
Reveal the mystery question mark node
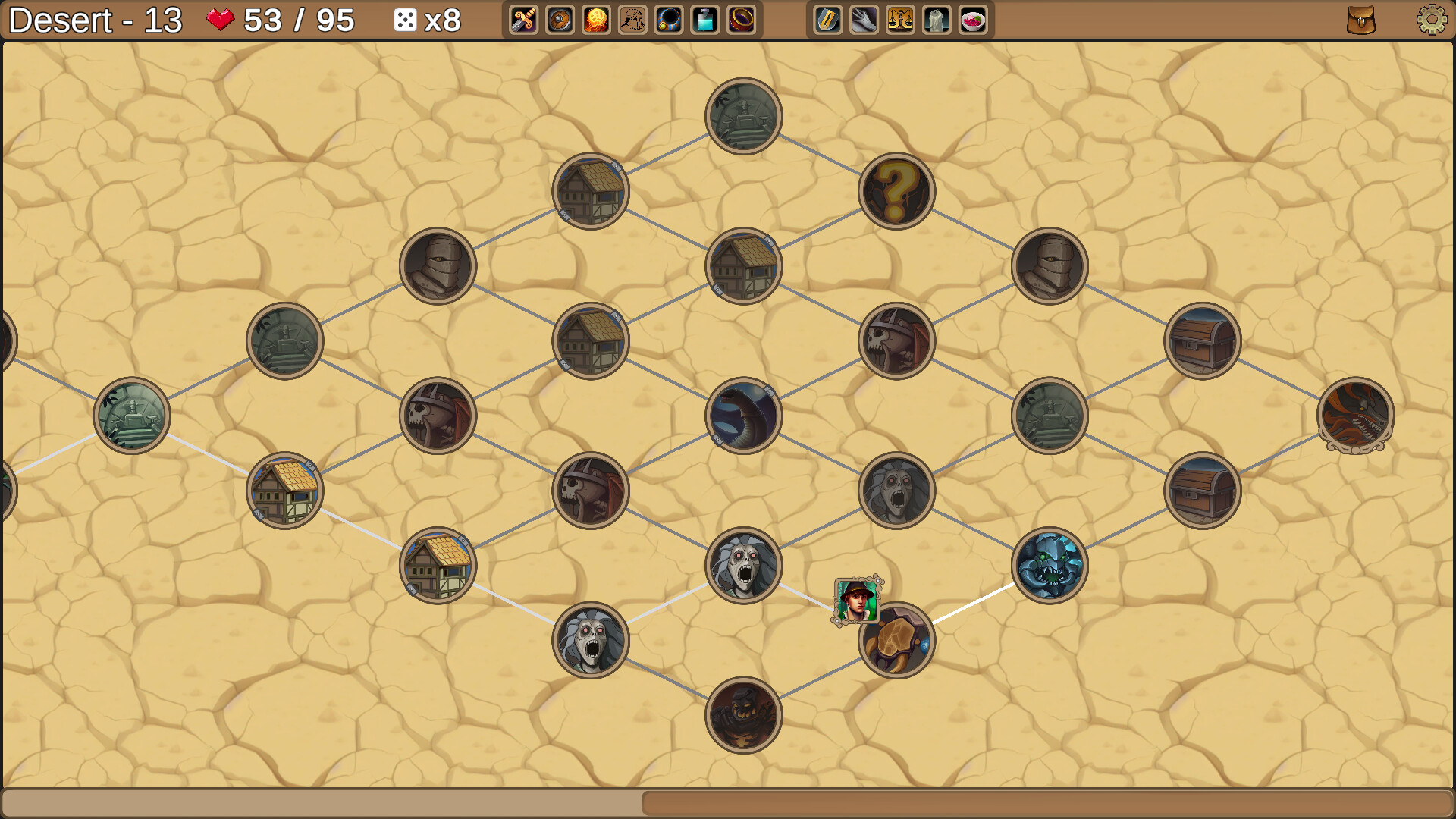[897, 191]
